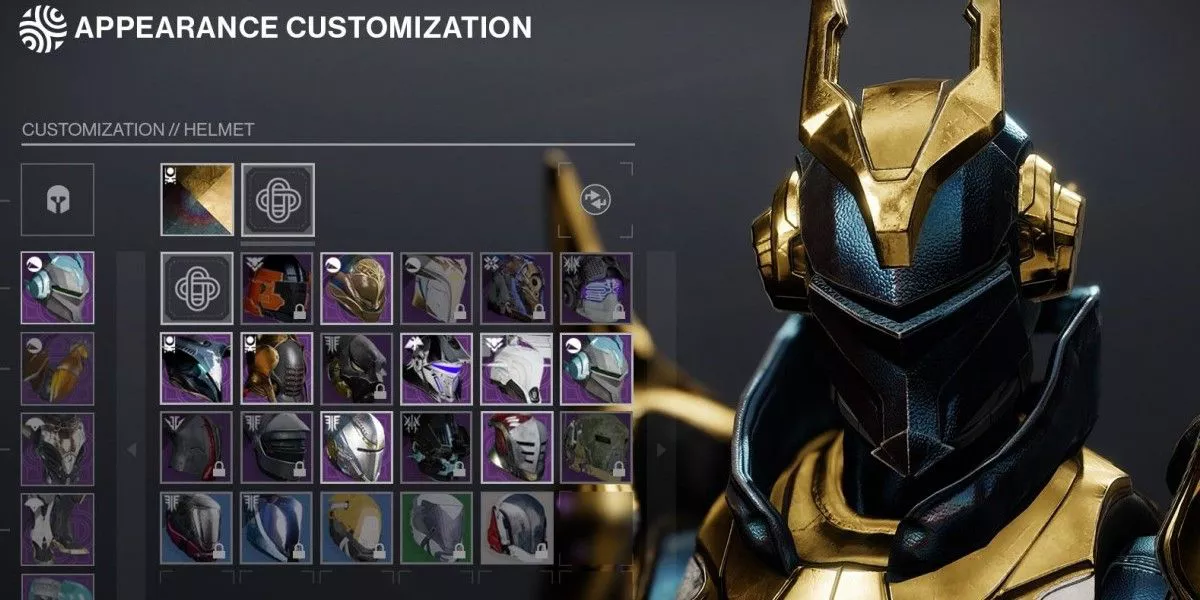Screen dimensions: 1200x600
Task: Select the equipped teal helmet in left column
Action: tap(57, 288)
